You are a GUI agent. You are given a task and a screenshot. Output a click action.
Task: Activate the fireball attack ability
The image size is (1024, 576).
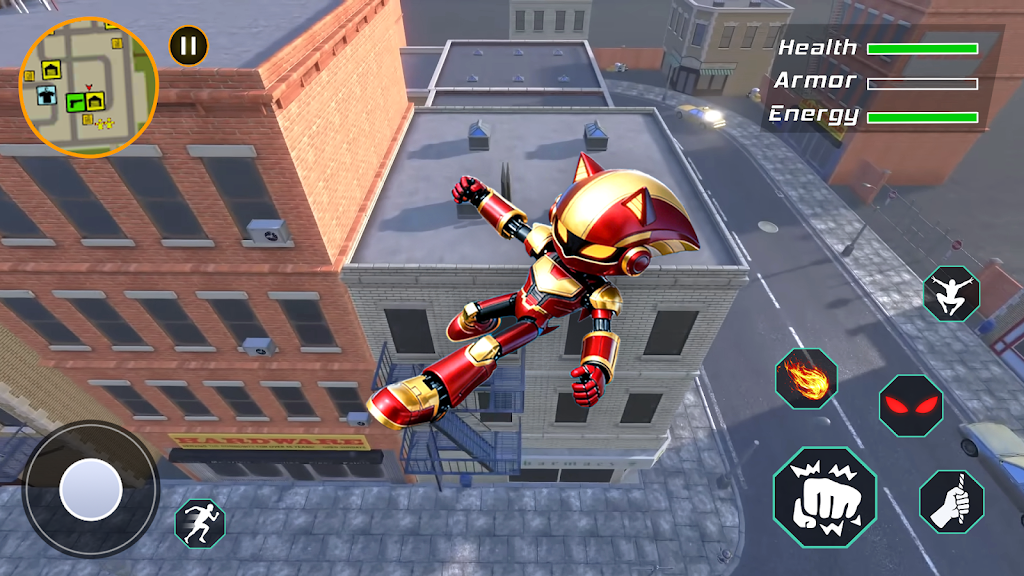click(x=806, y=379)
